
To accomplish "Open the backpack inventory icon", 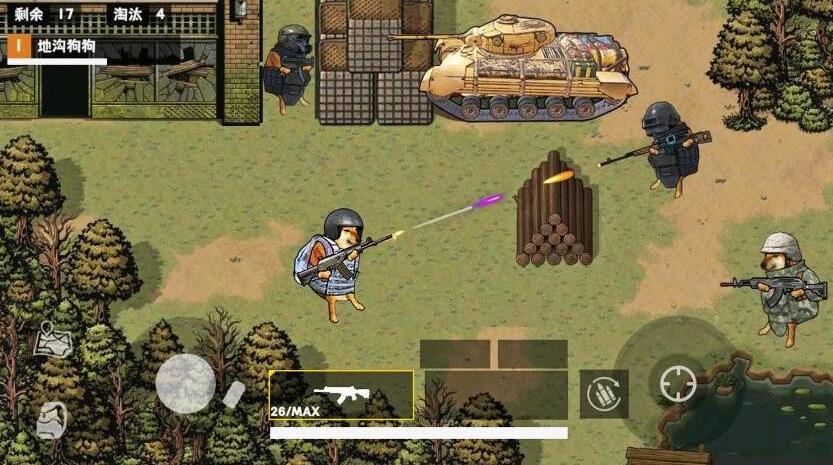I will click(52, 420).
